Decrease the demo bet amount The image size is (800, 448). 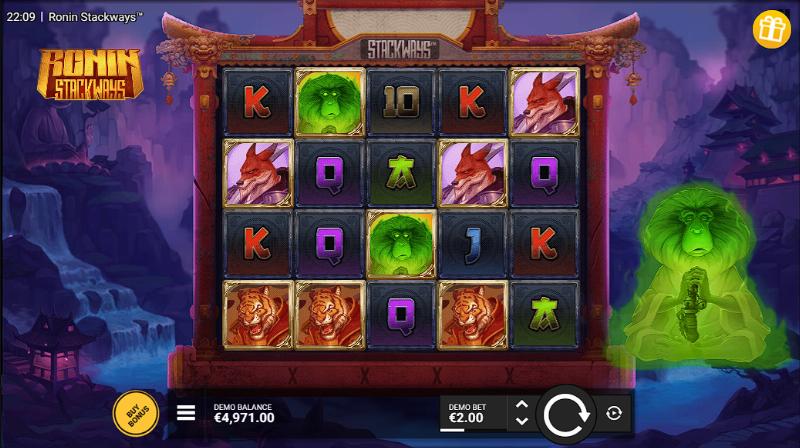[520, 421]
